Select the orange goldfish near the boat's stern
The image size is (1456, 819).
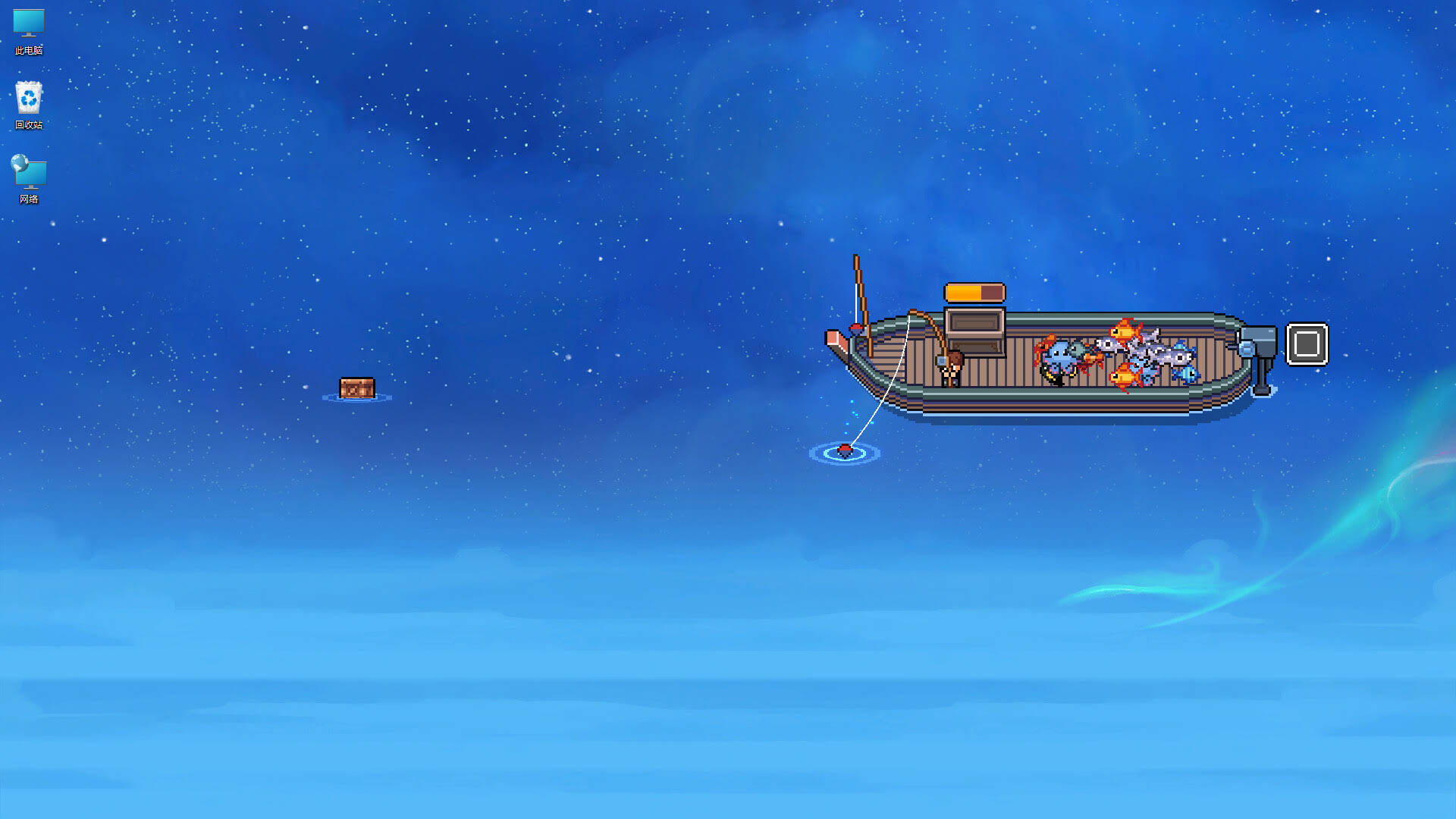tap(1125, 331)
